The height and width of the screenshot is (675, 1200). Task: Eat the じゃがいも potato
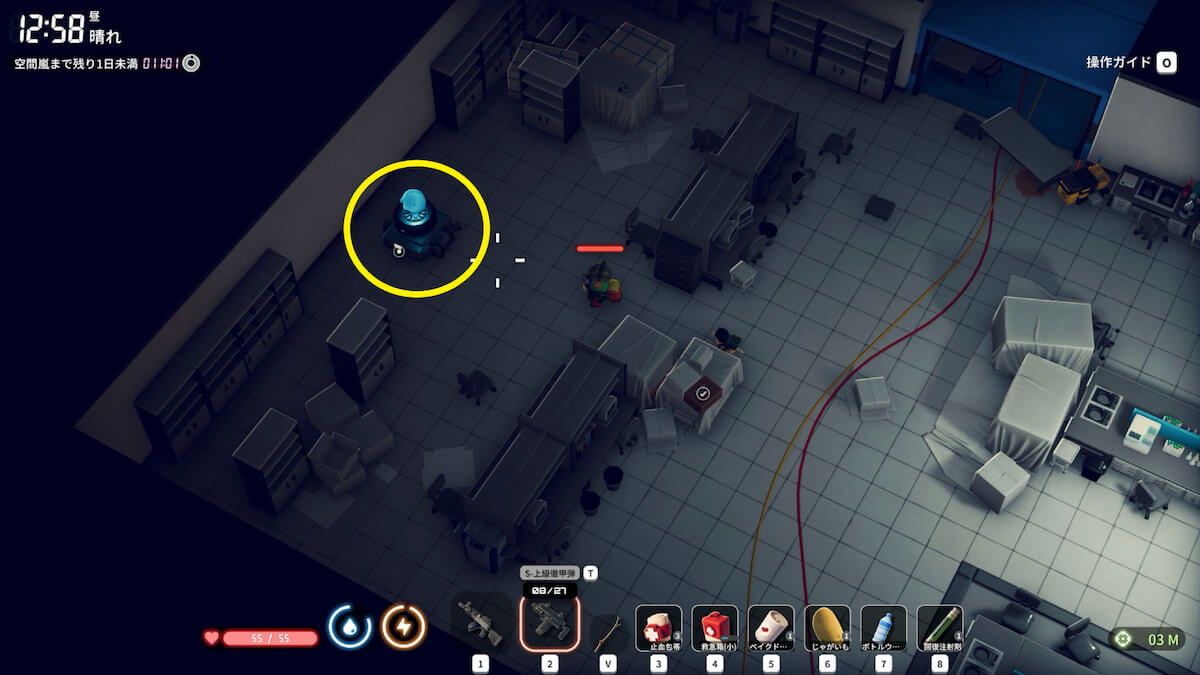(x=827, y=629)
